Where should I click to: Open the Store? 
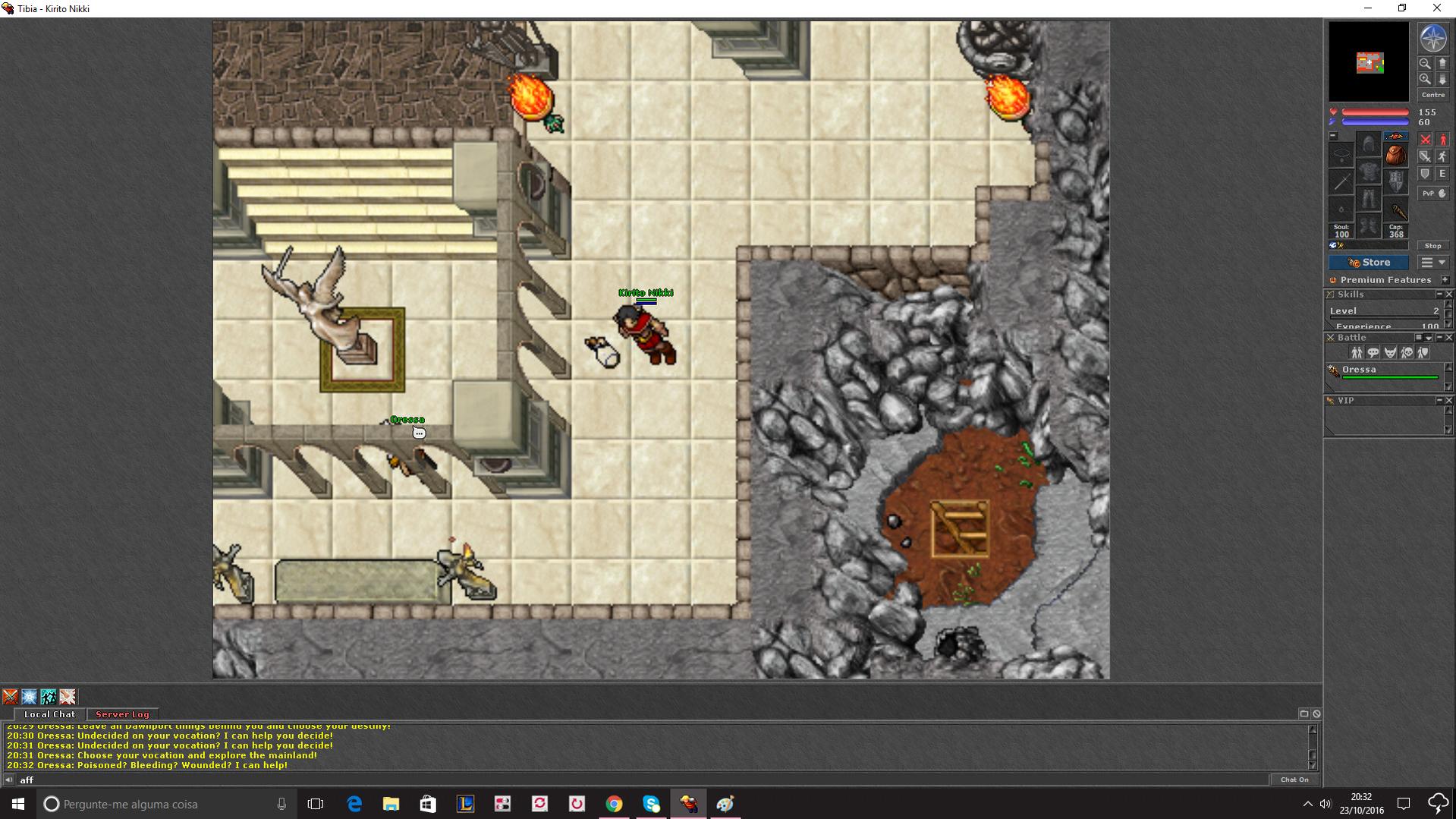tap(1368, 263)
